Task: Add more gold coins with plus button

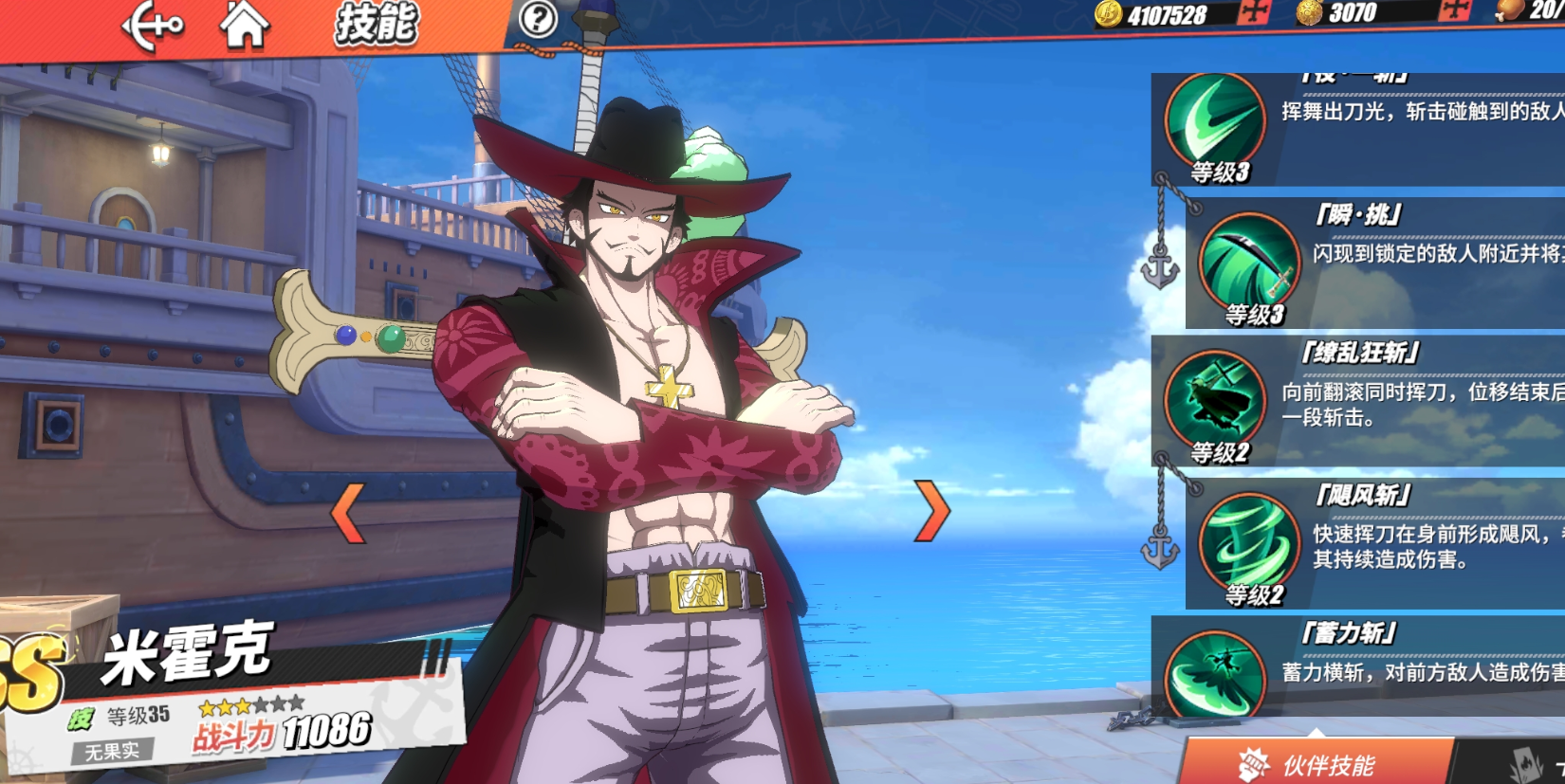Action: click(x=1254, y=12)
